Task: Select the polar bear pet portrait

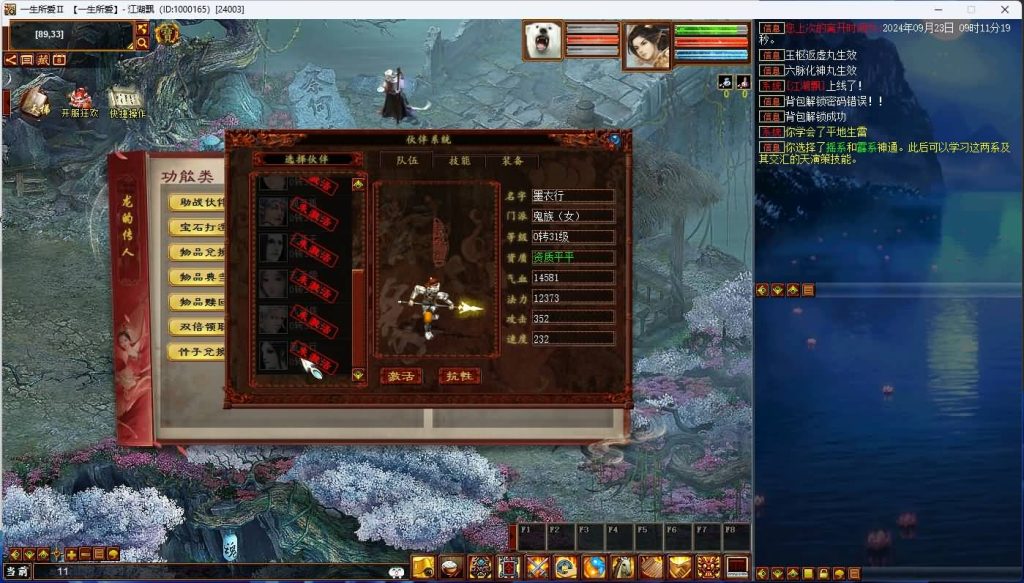Action: tap(543, 42)
